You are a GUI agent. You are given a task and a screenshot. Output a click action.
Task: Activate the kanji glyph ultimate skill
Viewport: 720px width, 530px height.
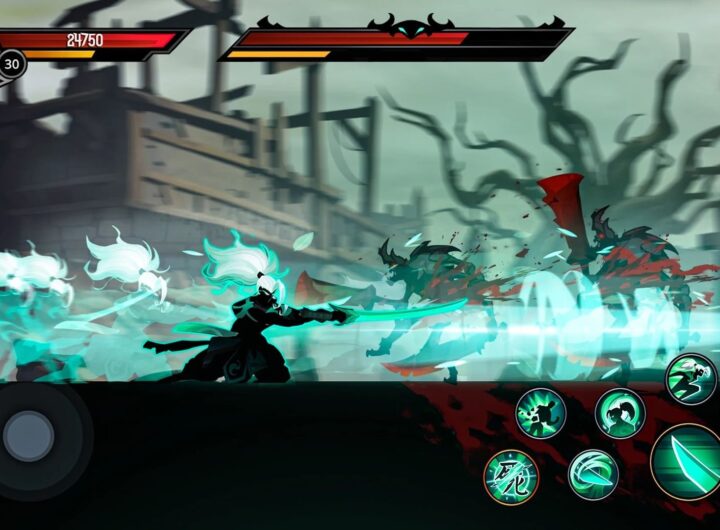(x=511, y=476)
